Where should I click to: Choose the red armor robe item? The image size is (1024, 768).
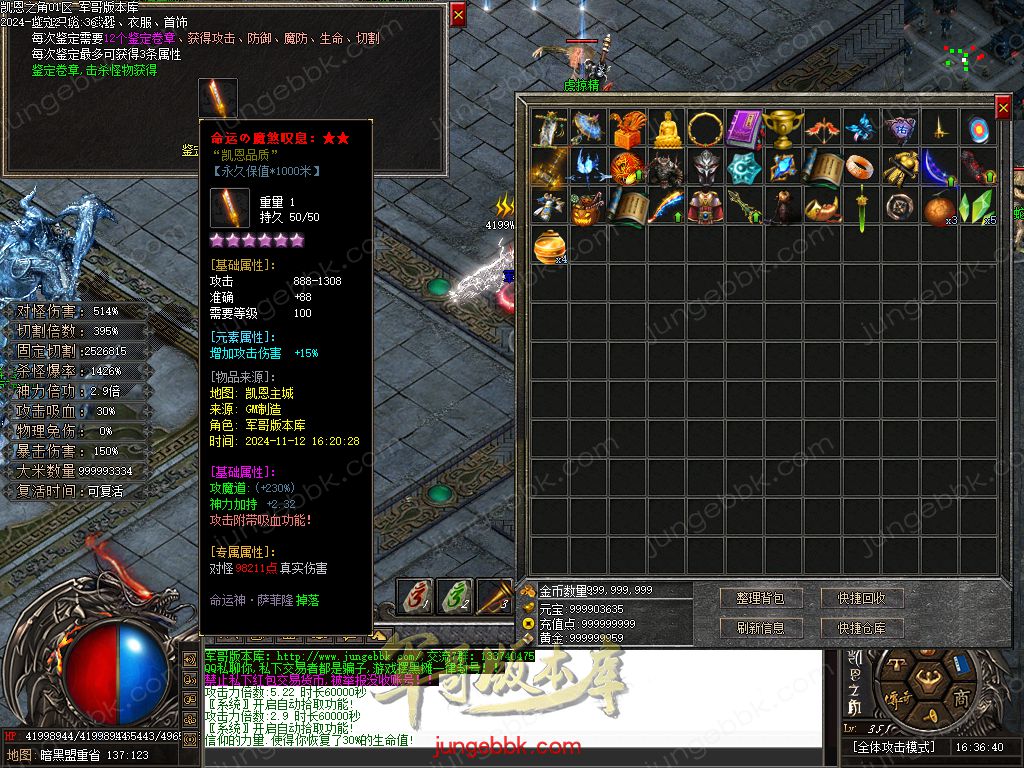(706, 207)
